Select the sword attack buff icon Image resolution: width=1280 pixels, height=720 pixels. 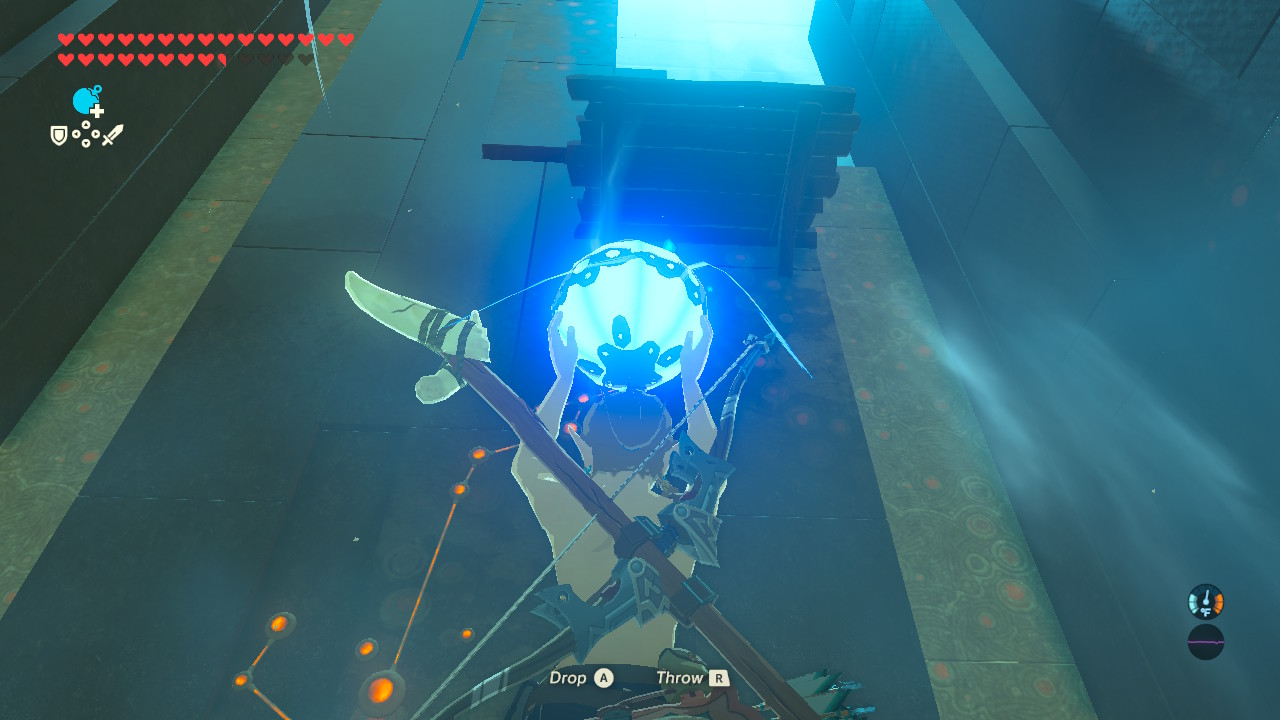coord(114,135)
